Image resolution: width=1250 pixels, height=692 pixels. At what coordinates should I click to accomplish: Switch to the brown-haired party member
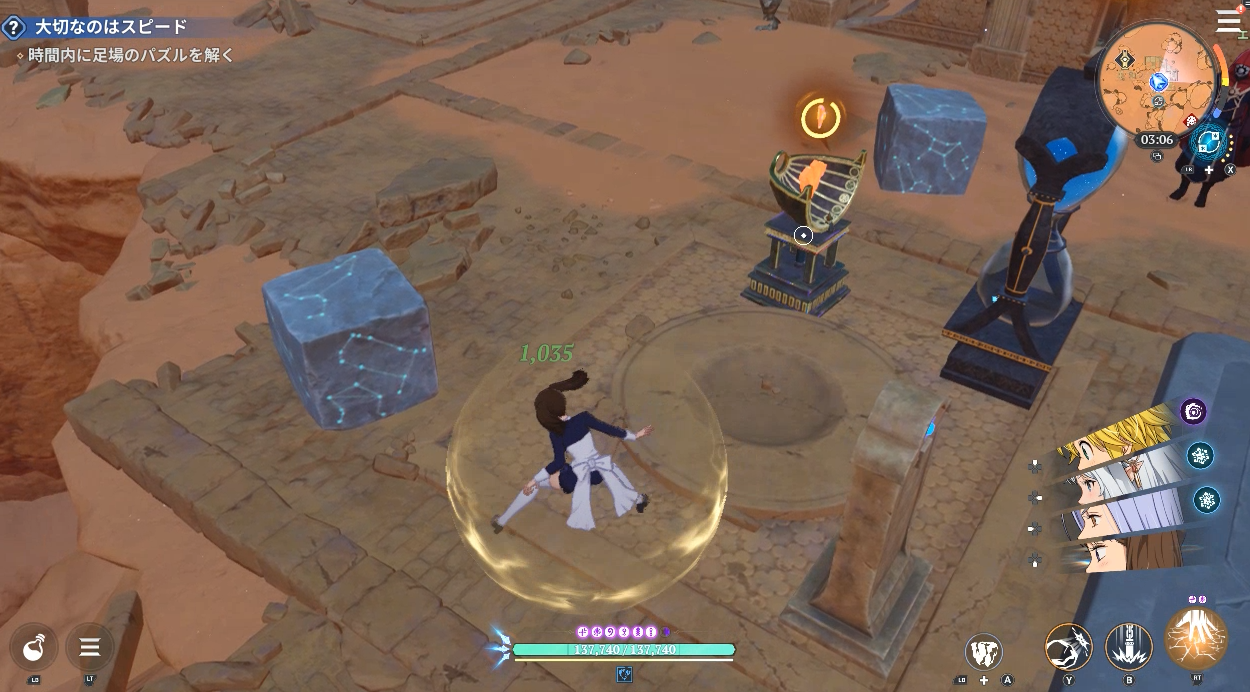click(1125, 553)
